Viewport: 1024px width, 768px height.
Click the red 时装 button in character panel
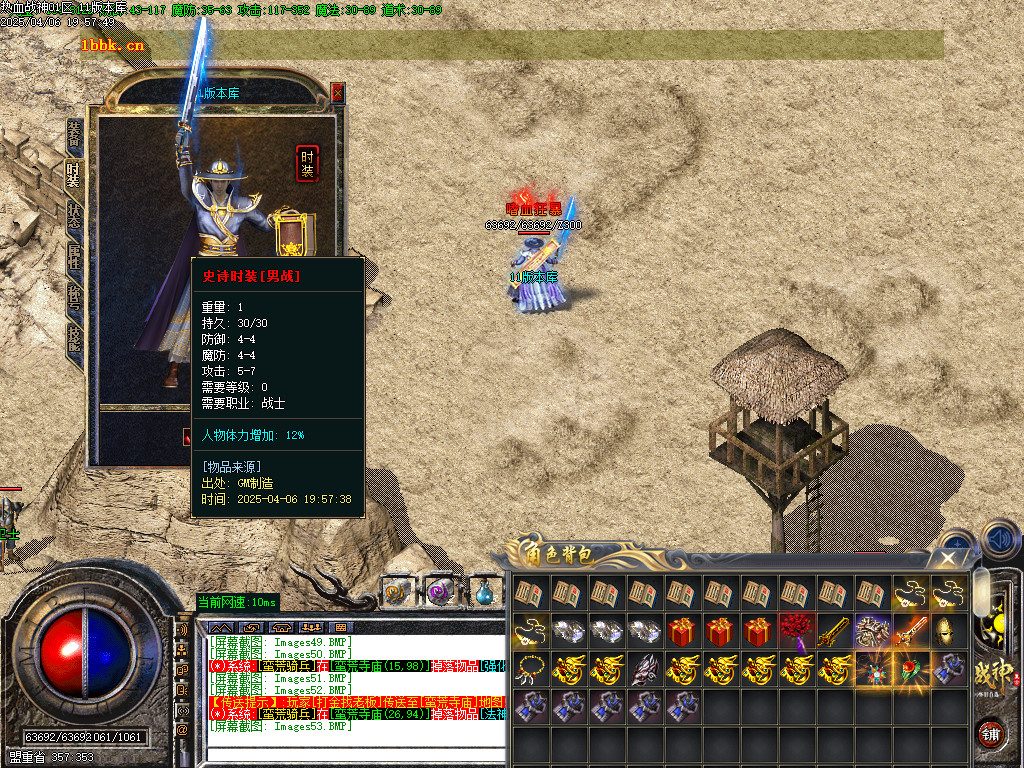click(x=307, y=163)
